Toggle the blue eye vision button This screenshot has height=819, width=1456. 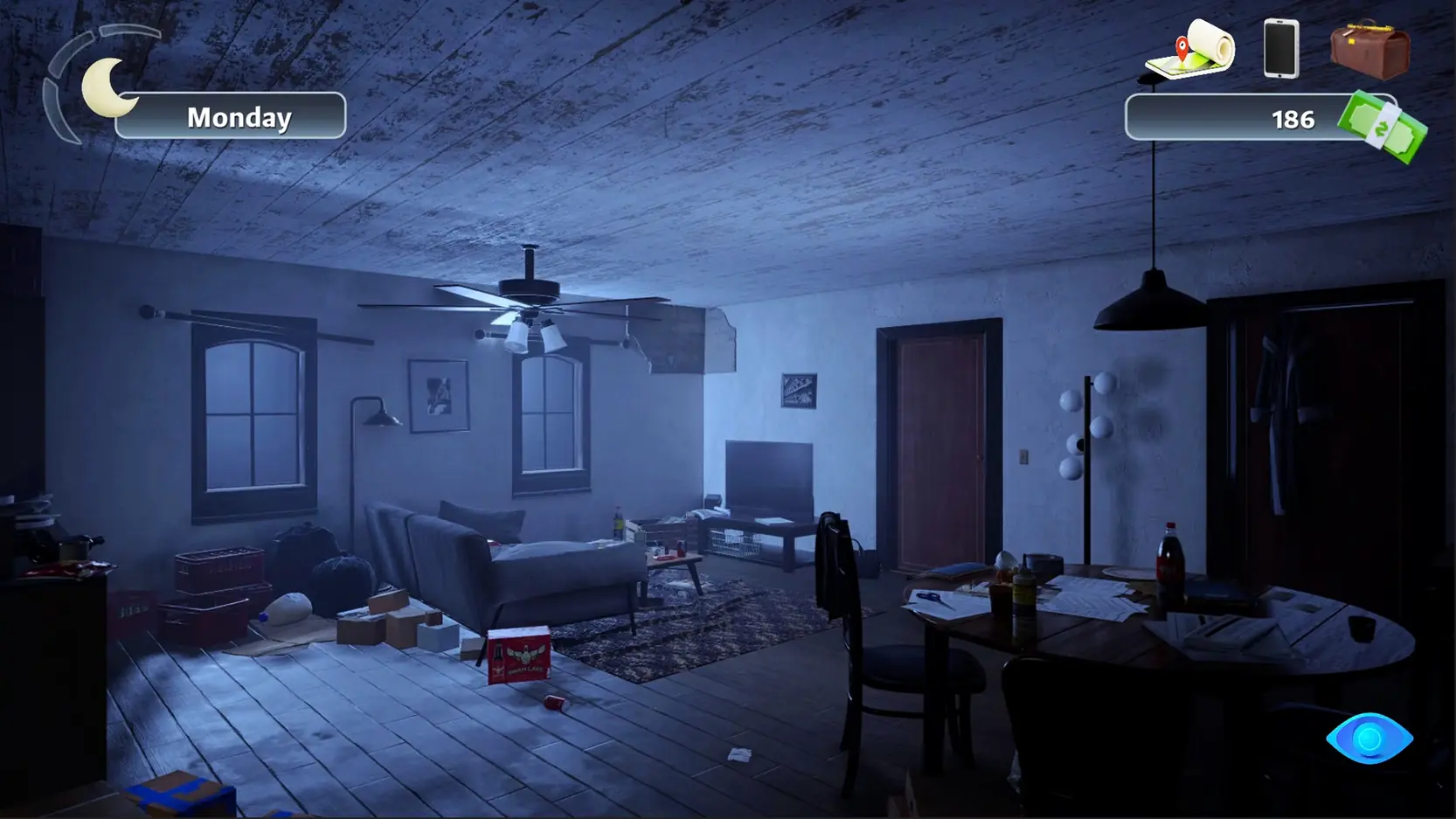pyautogui.click(x=1369, y=739)
